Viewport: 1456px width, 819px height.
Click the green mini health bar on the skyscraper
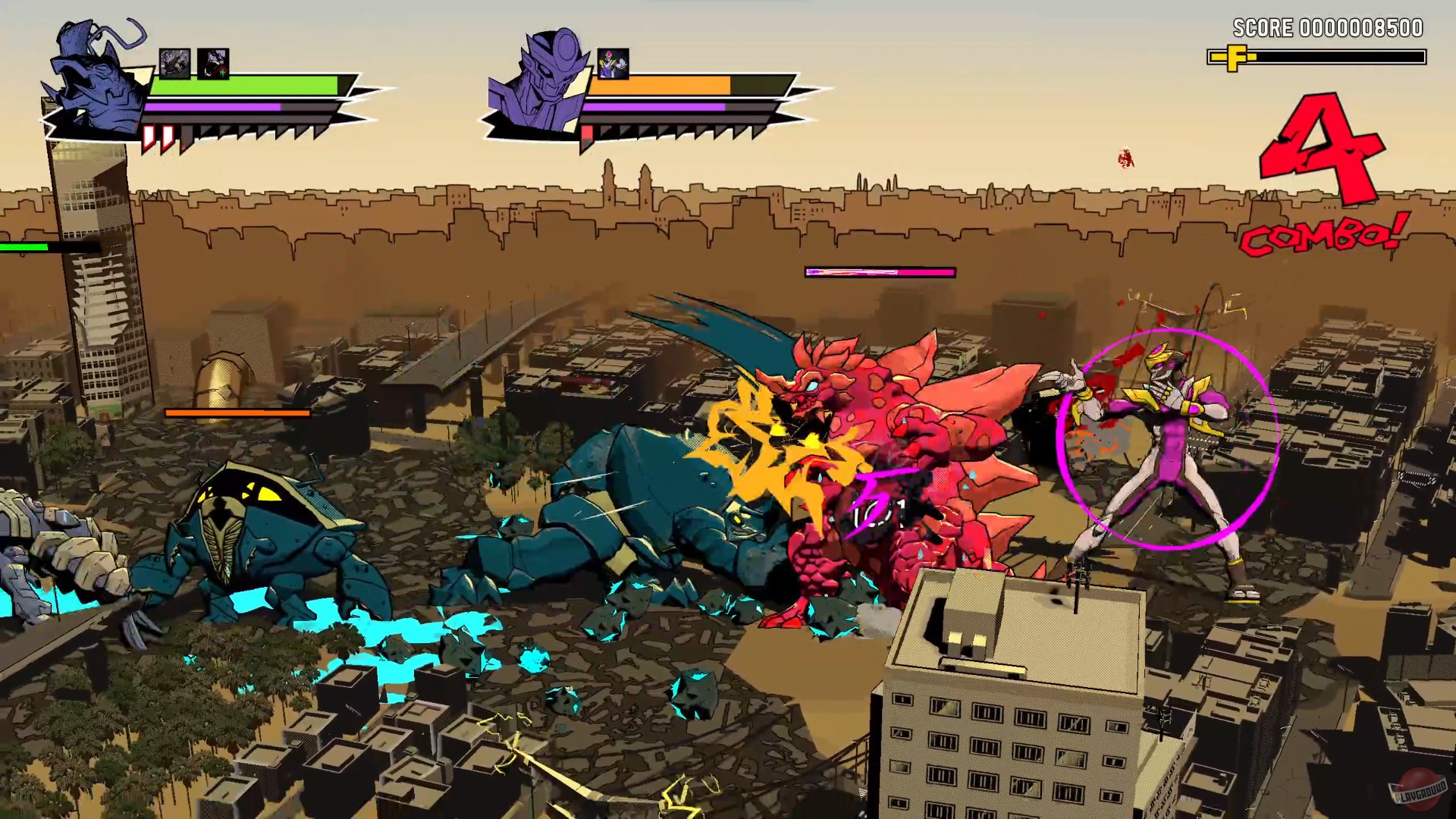coord(26,246)
